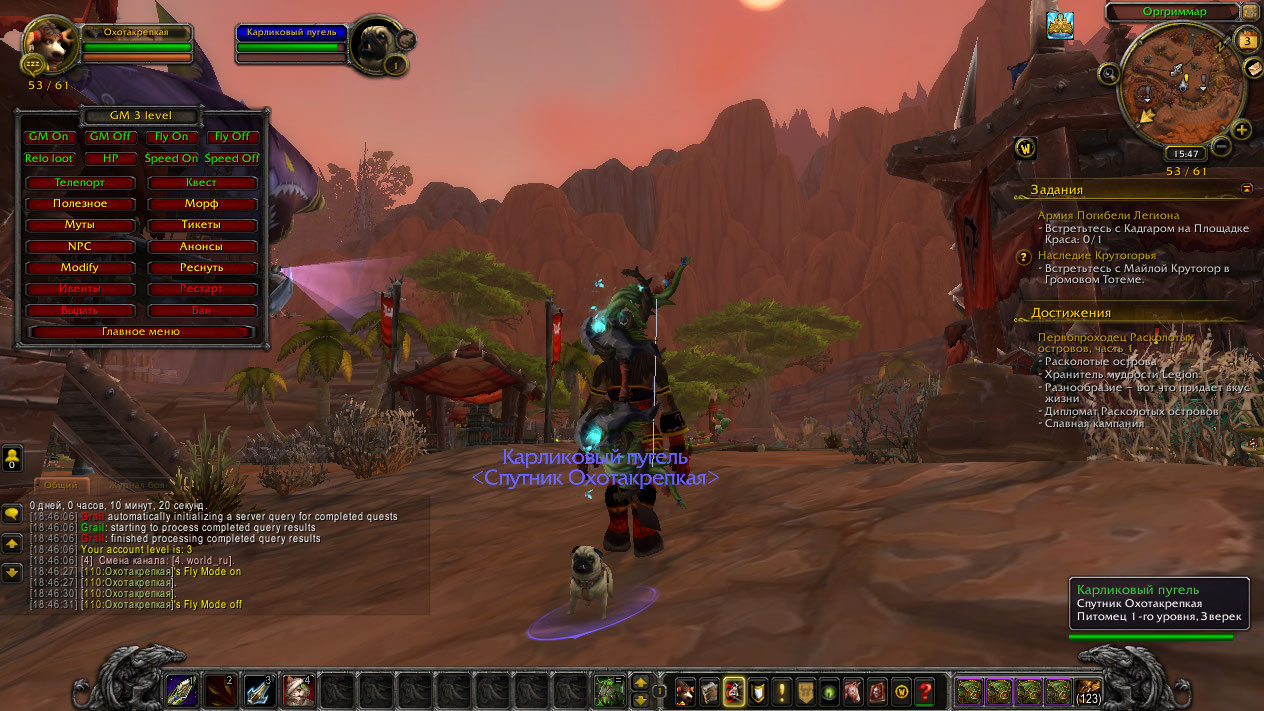The height and width of the screenshot is (711, 1264).
Task: Choose the NPC button
Action: coord(80,246)
